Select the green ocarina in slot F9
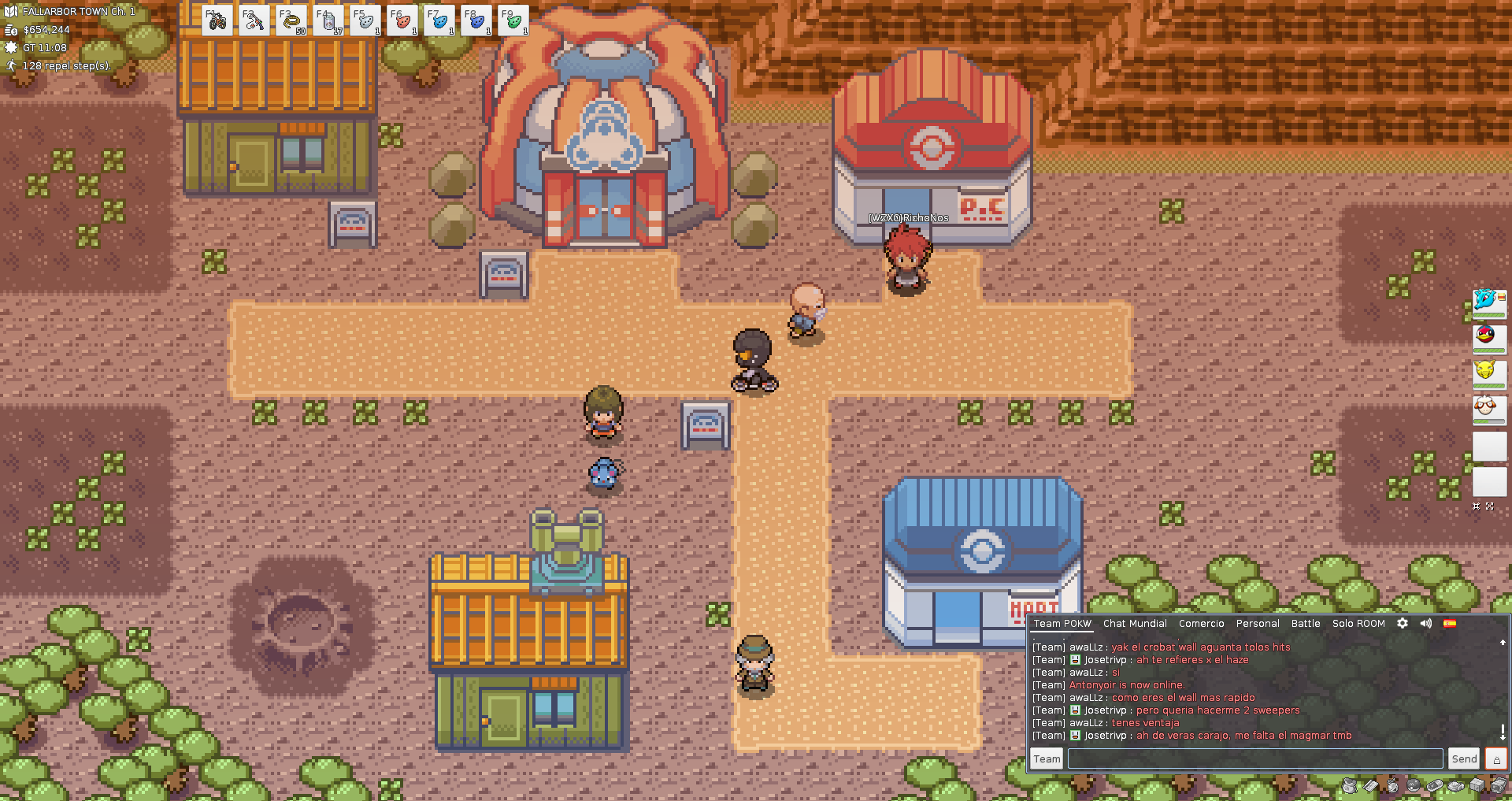 click(513, 21)
